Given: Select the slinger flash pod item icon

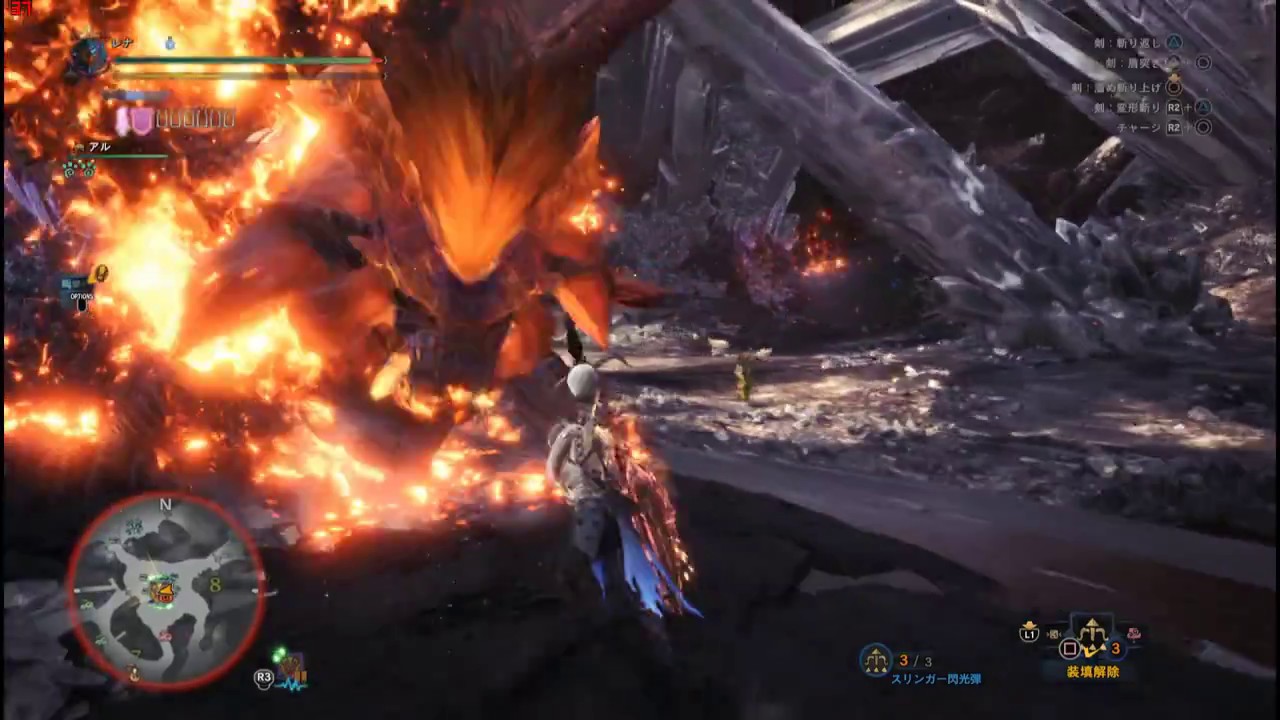Looking at the screenshot, I should tap(875, 660).
